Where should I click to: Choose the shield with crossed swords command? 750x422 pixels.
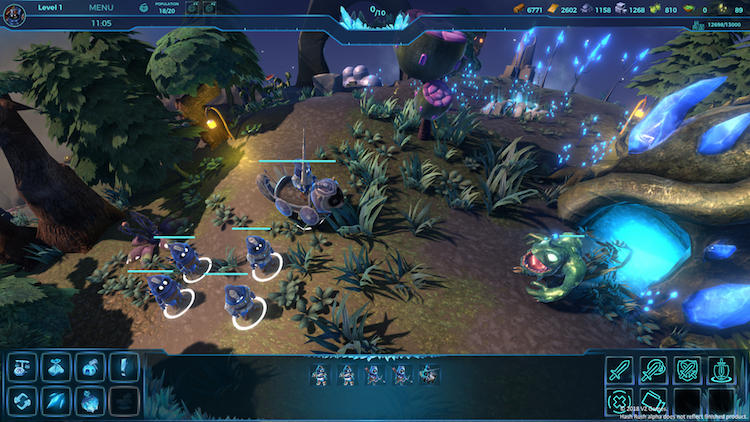(687, 370)
